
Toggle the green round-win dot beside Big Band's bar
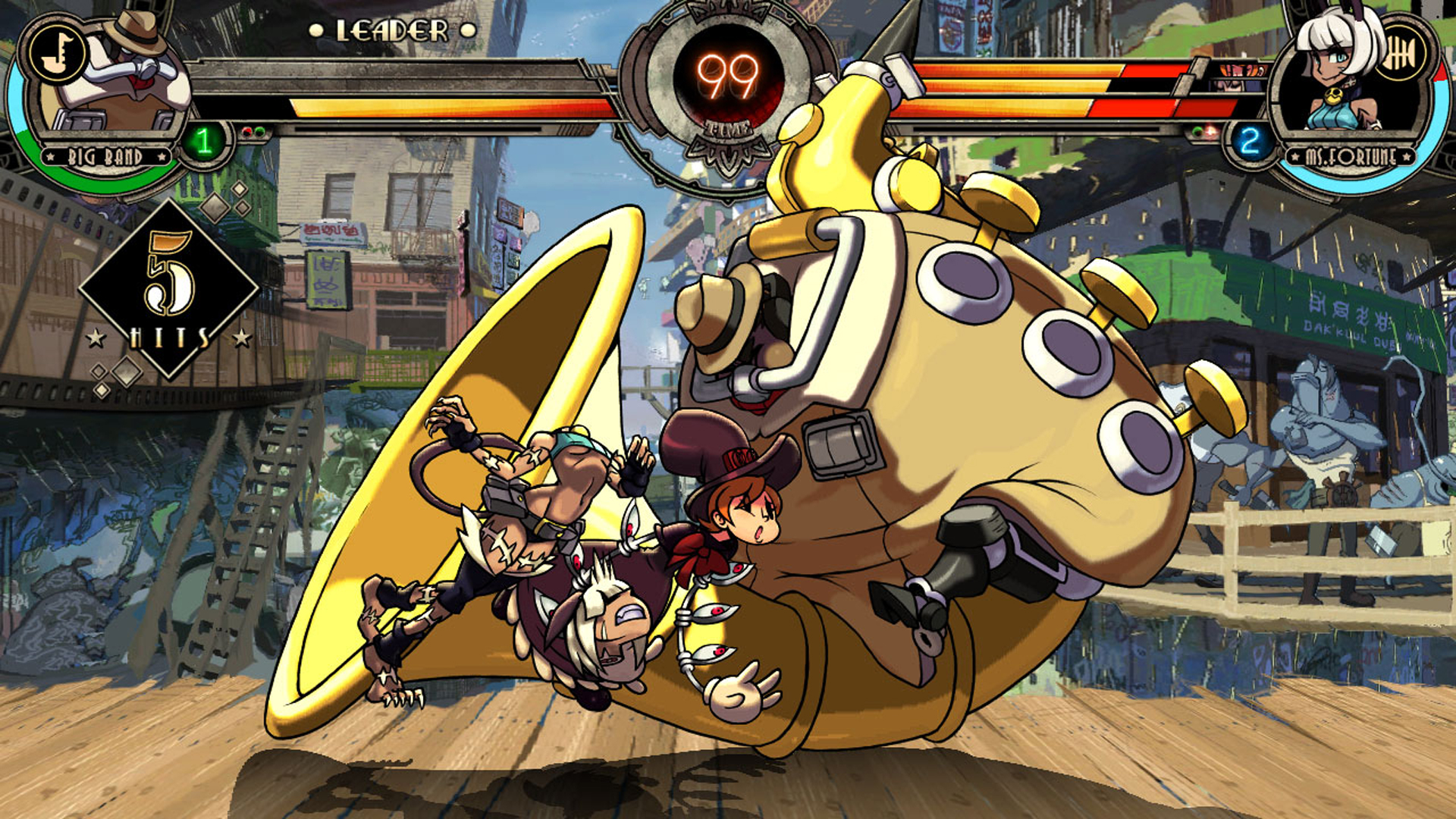[261, 131]
